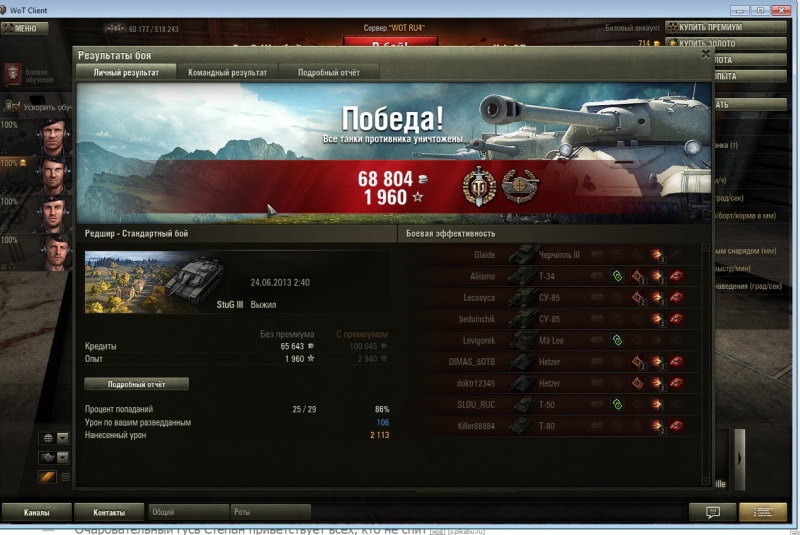Click the Подробный отчёт button under credits
The width and height of the screenshot is (800, 535).
(x=136, y=384)
